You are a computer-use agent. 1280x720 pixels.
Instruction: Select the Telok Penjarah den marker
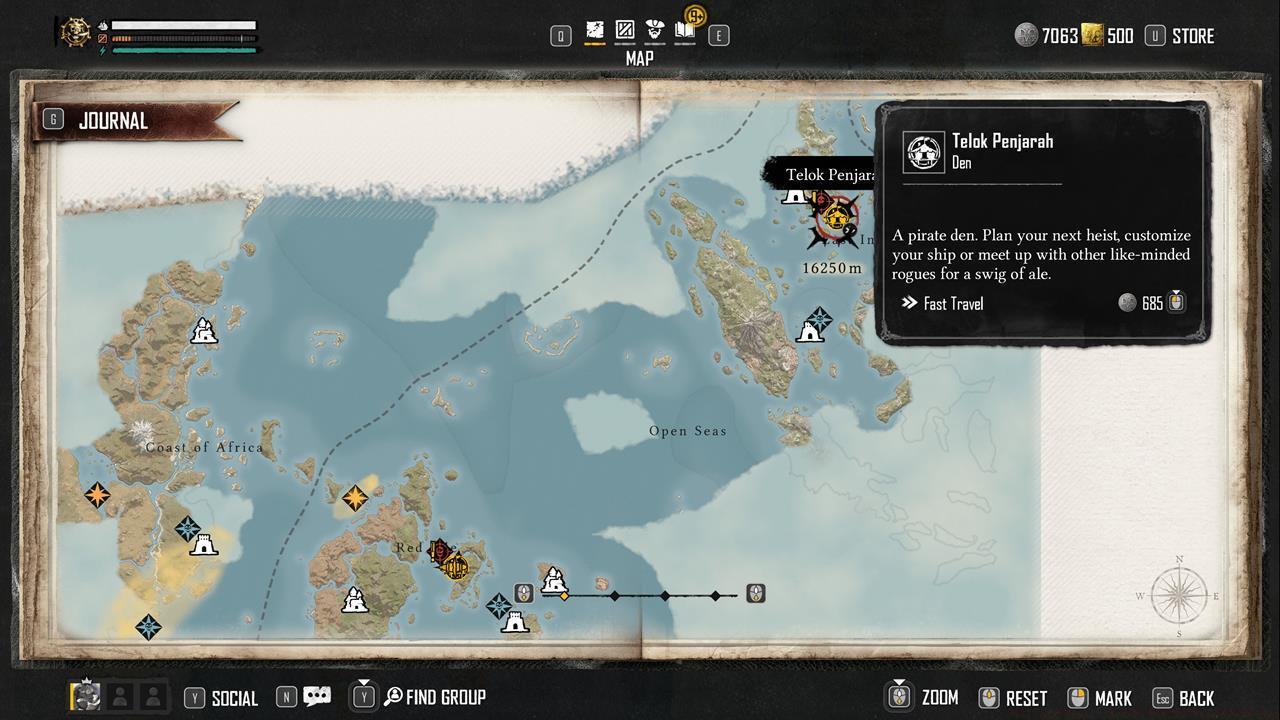[x=836, y=215]
